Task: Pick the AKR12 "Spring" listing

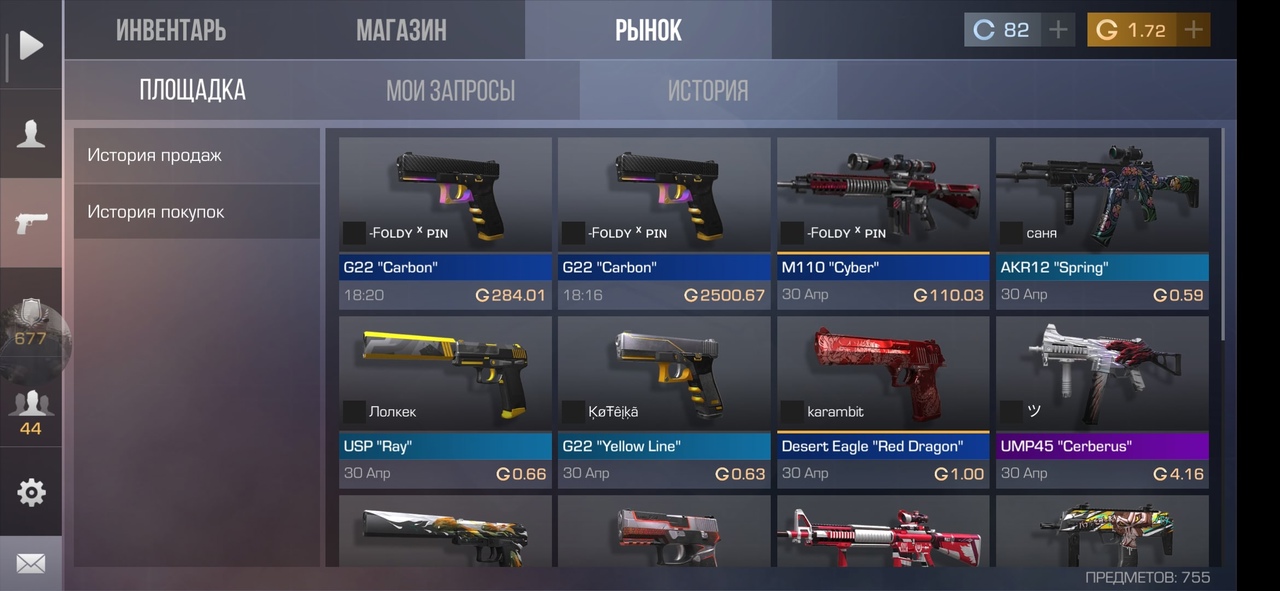Action: (1102, 222)
